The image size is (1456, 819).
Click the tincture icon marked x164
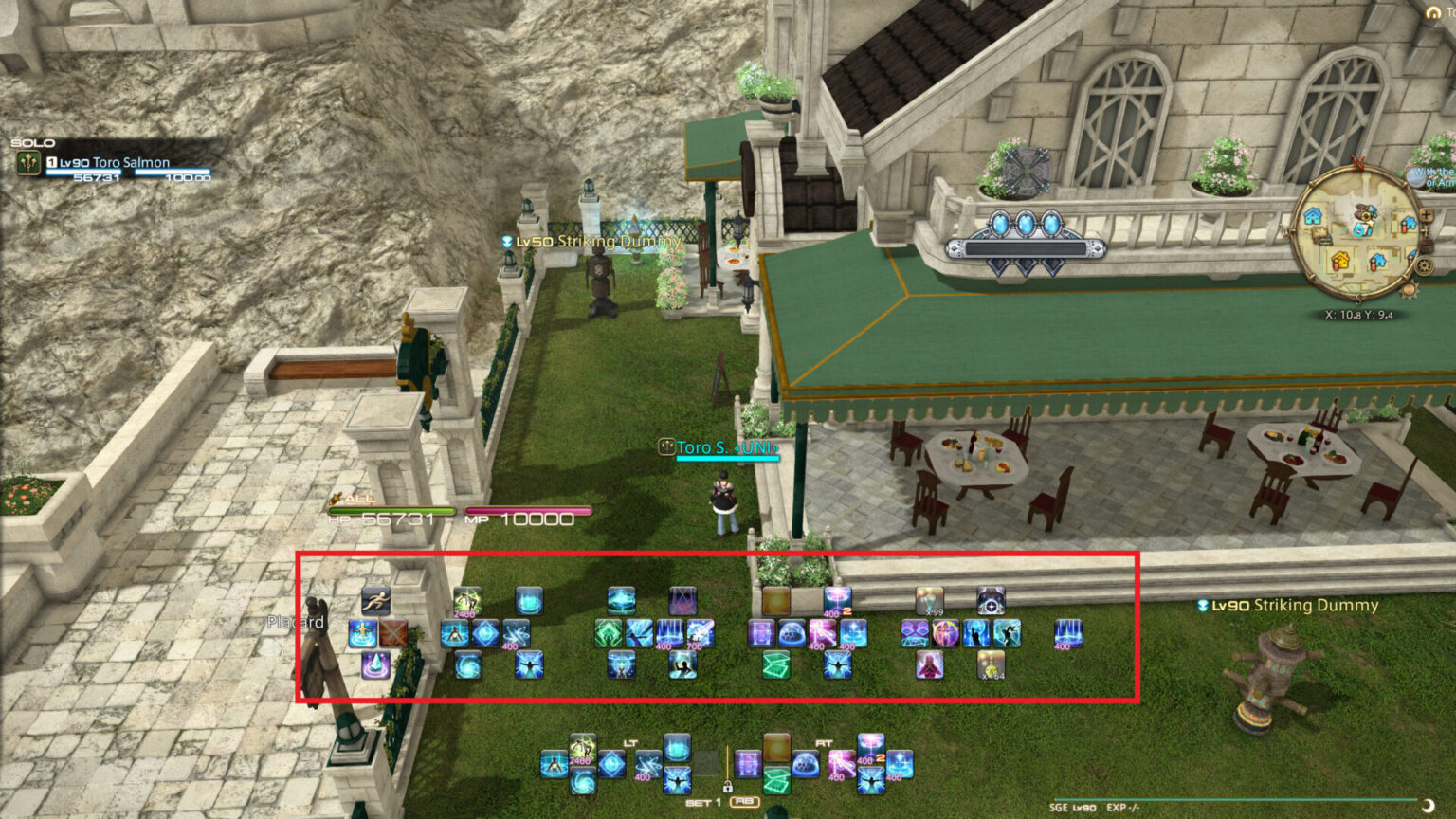(989, 666)
